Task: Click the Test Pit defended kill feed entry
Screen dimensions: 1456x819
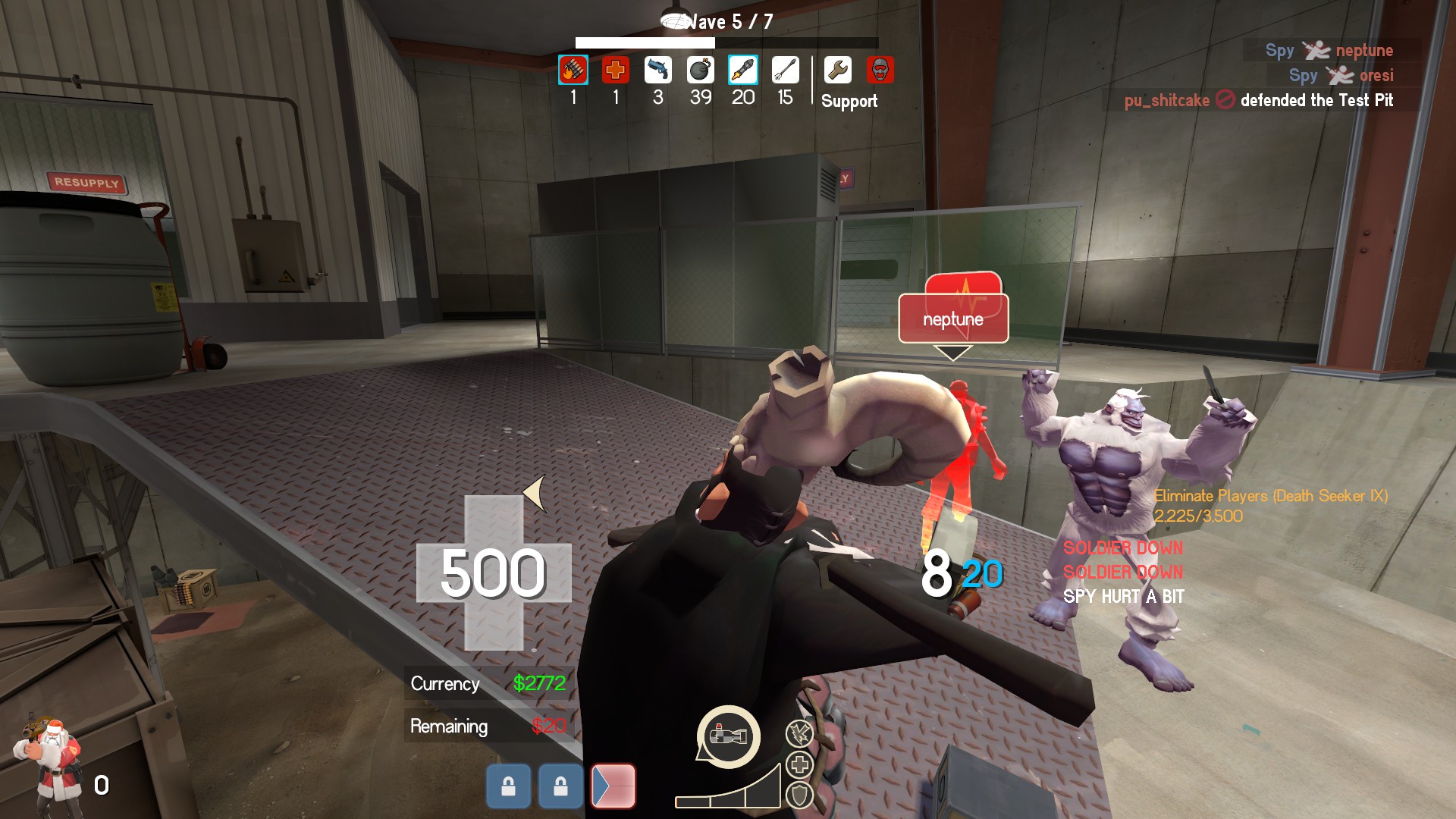Action: 1259,100
